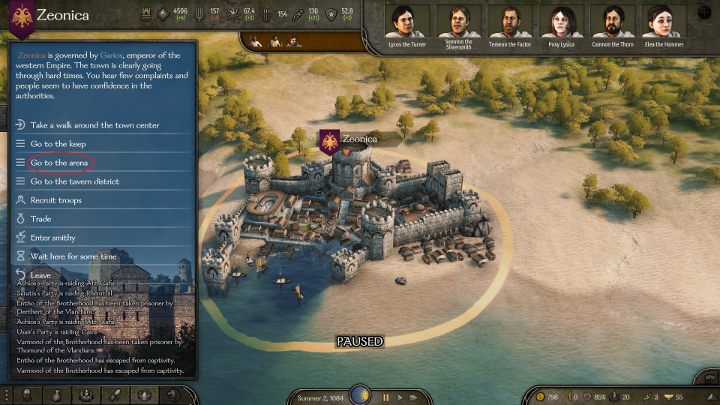The height and width of the screenshot is (405, 720).
Task: Enter the smithy
Action: [52, 238]
